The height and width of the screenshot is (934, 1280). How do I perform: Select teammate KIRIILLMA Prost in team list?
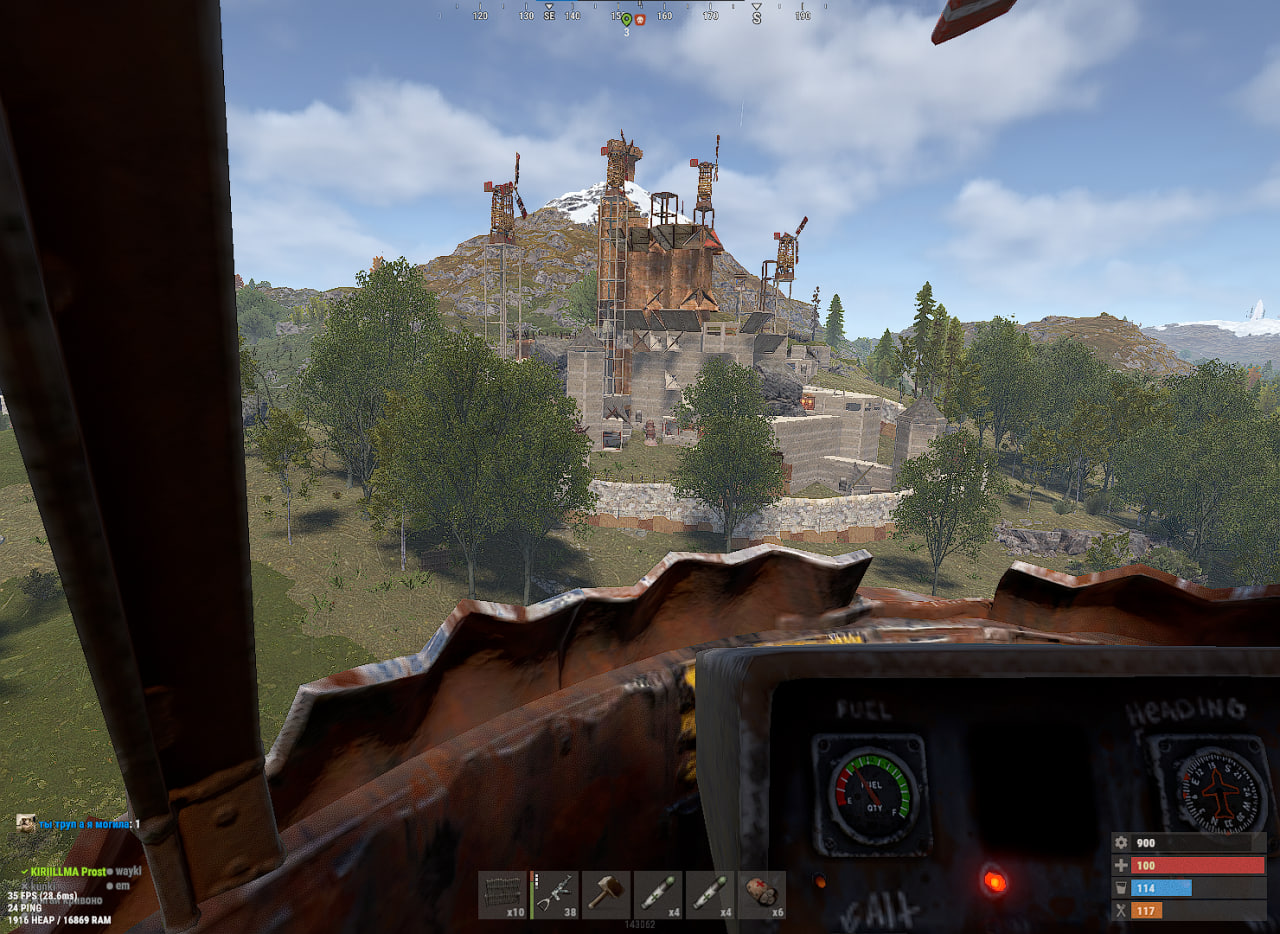click(67, 871)
